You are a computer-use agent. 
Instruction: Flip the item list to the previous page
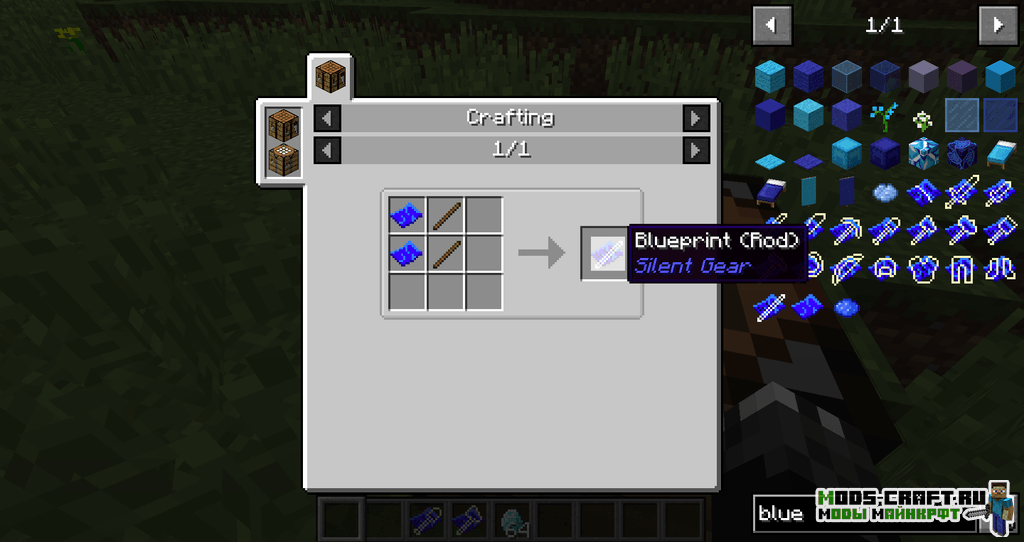[x=771, y=24]
